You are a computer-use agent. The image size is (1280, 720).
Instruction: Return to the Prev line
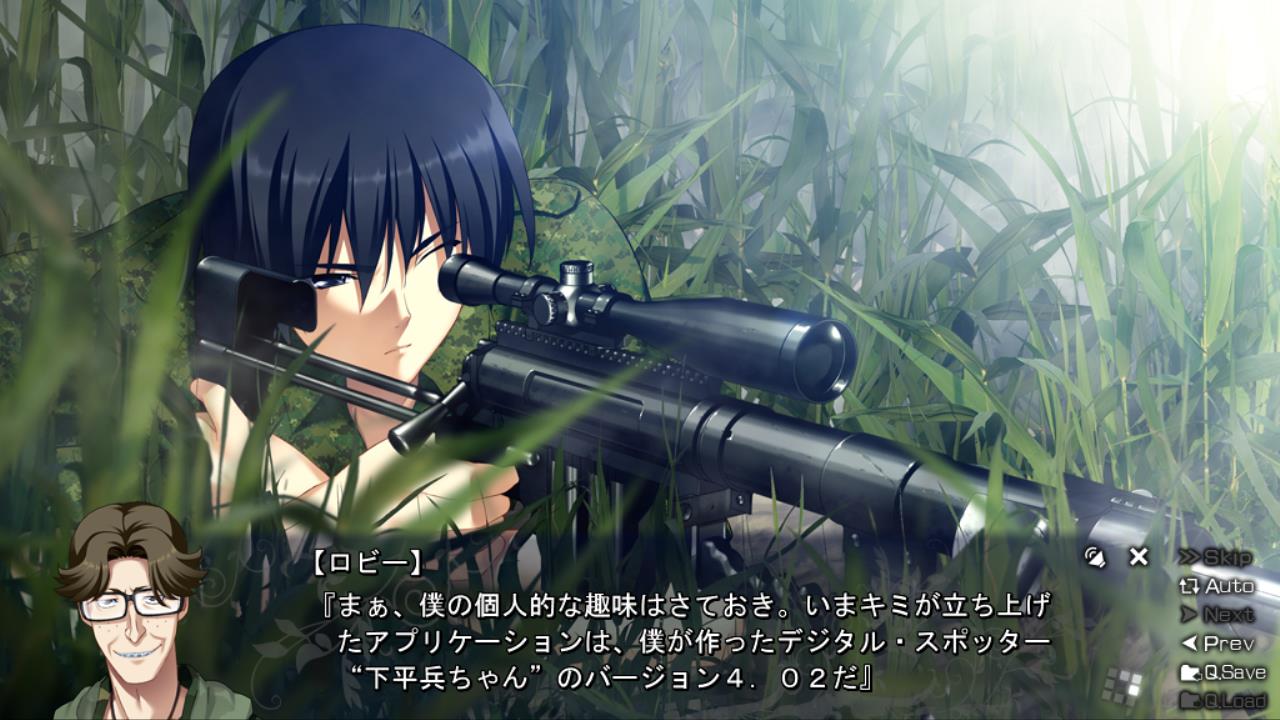(x=1217, y=644)
